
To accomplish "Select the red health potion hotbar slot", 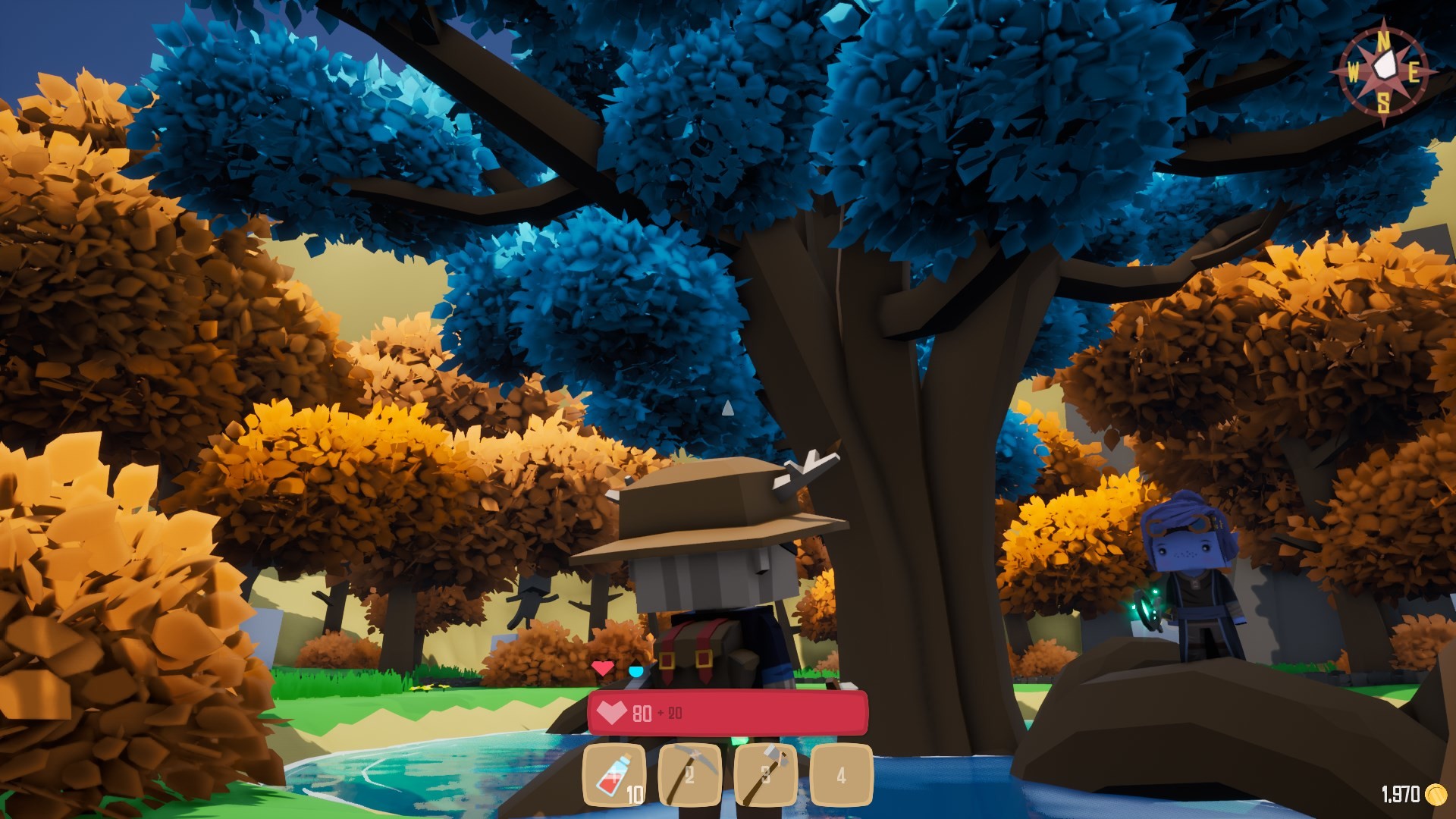I will [614, 775].
